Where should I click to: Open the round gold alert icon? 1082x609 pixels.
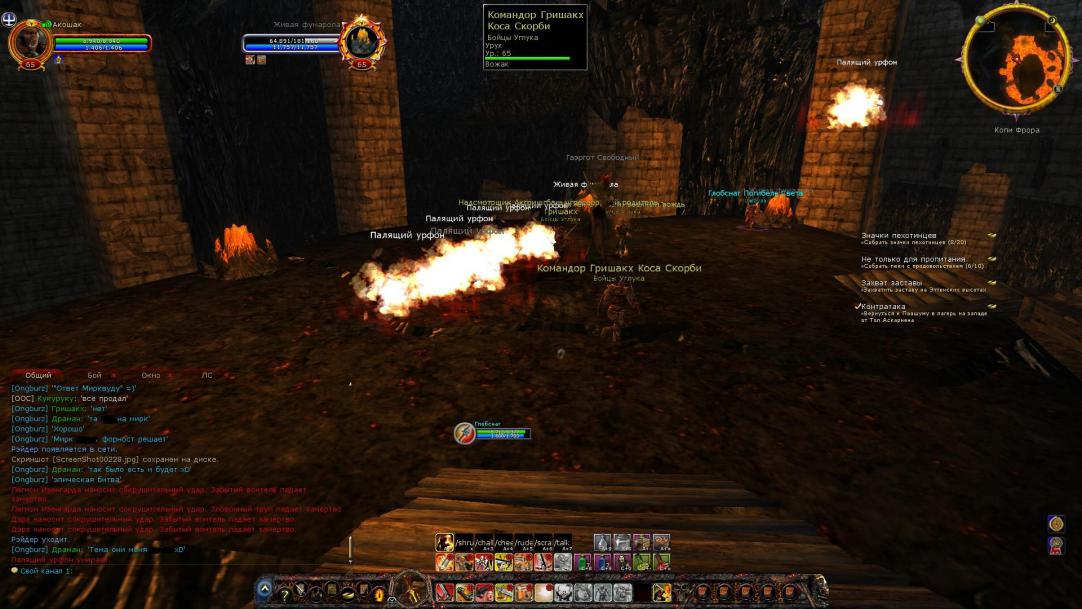coord(1056,523)
